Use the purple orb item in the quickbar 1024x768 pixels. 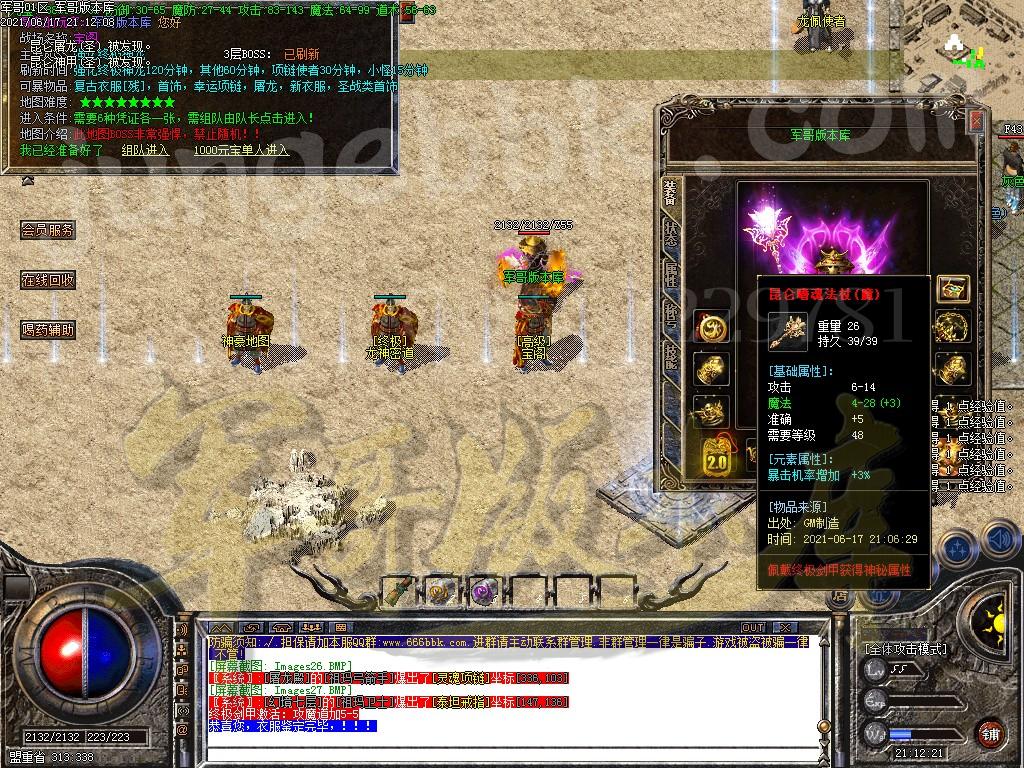coord(483,591)
